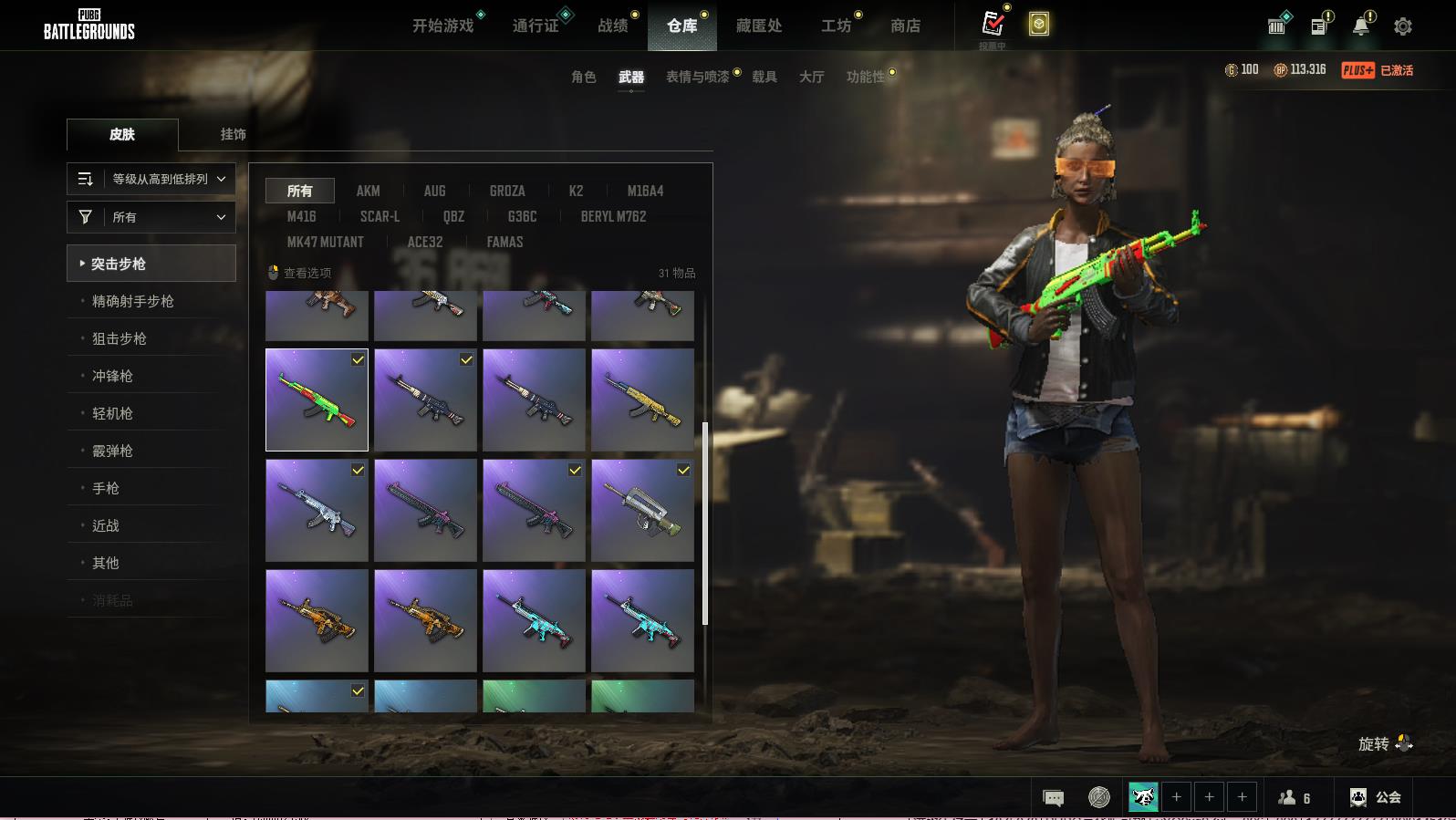Screen dimensions: 1456x820
Task: Open the 开始游戏 (Play) tab
Action: 443,26
